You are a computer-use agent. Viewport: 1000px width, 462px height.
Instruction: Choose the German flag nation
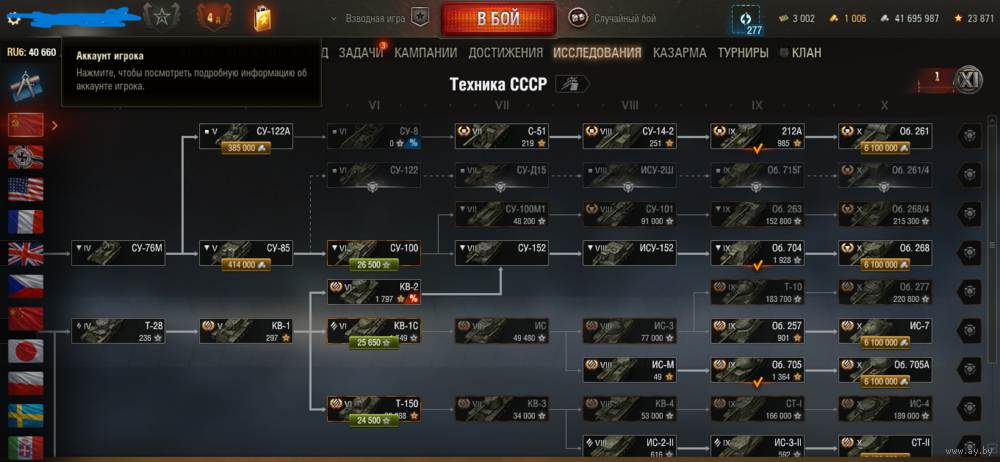pyautogui.click(x=25, y=156)
